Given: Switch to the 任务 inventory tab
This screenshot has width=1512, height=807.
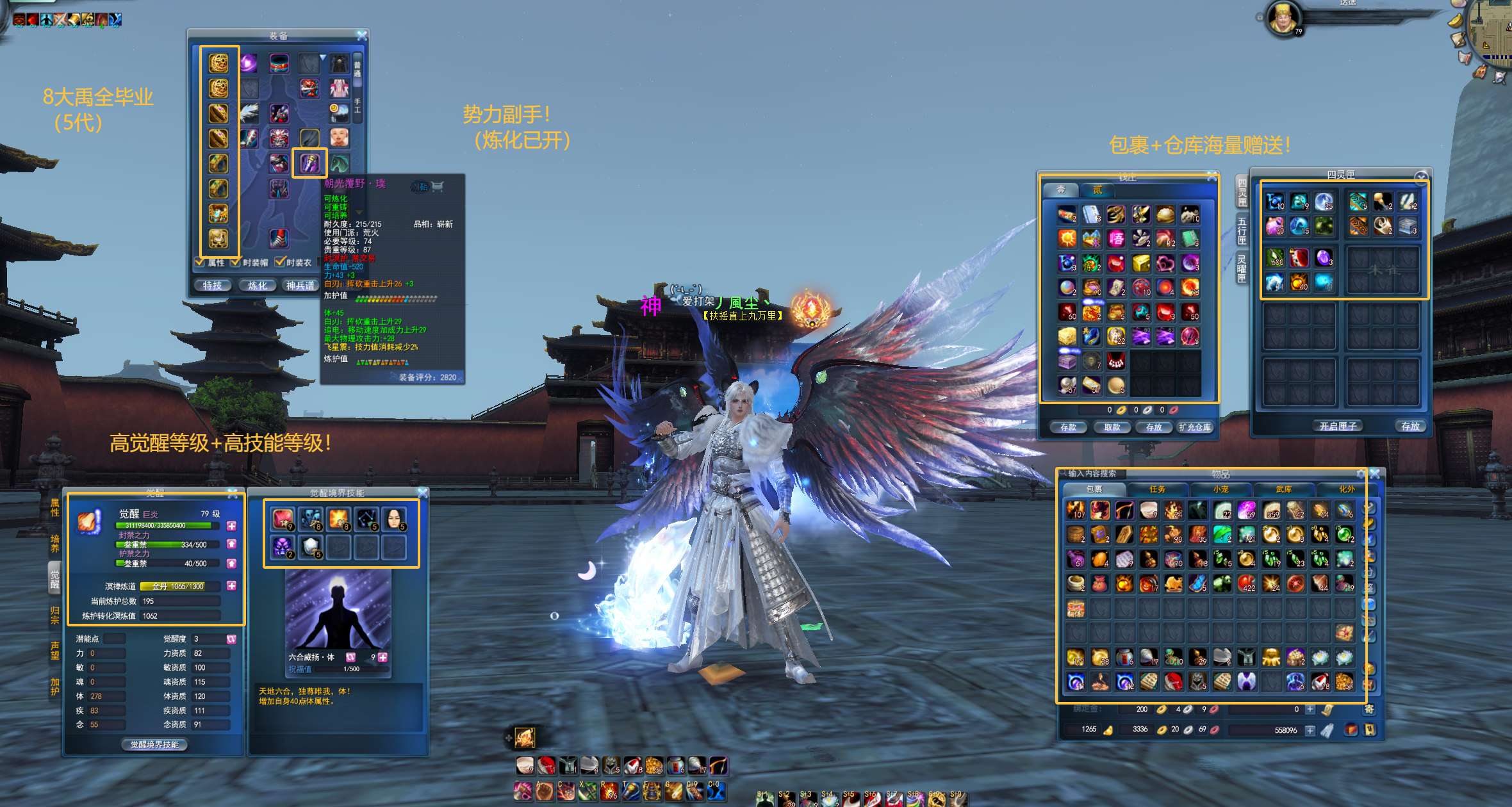Looking at the screenshot, I should pyautogui.click(x=1157, y=489).
